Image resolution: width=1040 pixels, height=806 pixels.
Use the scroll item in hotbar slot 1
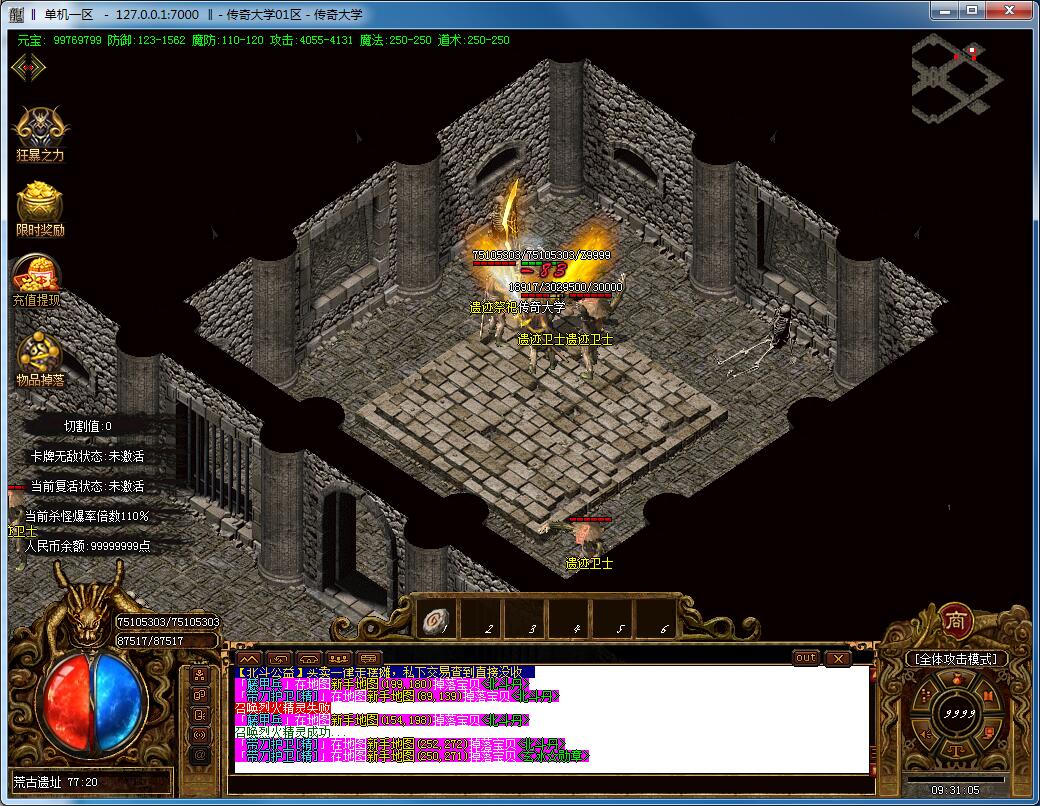(x=435, y=620)
